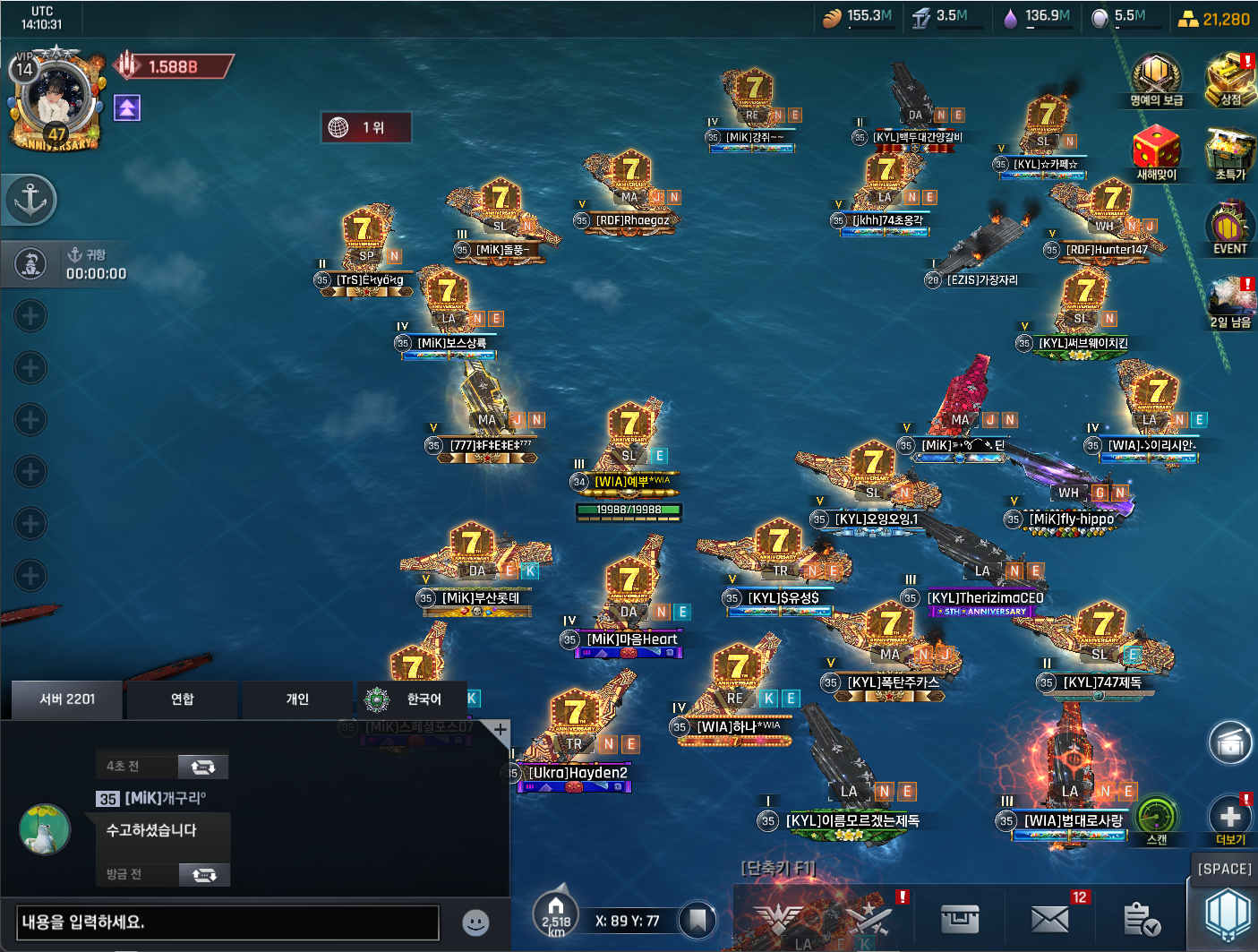The image size is (1258, 952).
Task: Click the anchor fleet button
Action: click(30, 200)
